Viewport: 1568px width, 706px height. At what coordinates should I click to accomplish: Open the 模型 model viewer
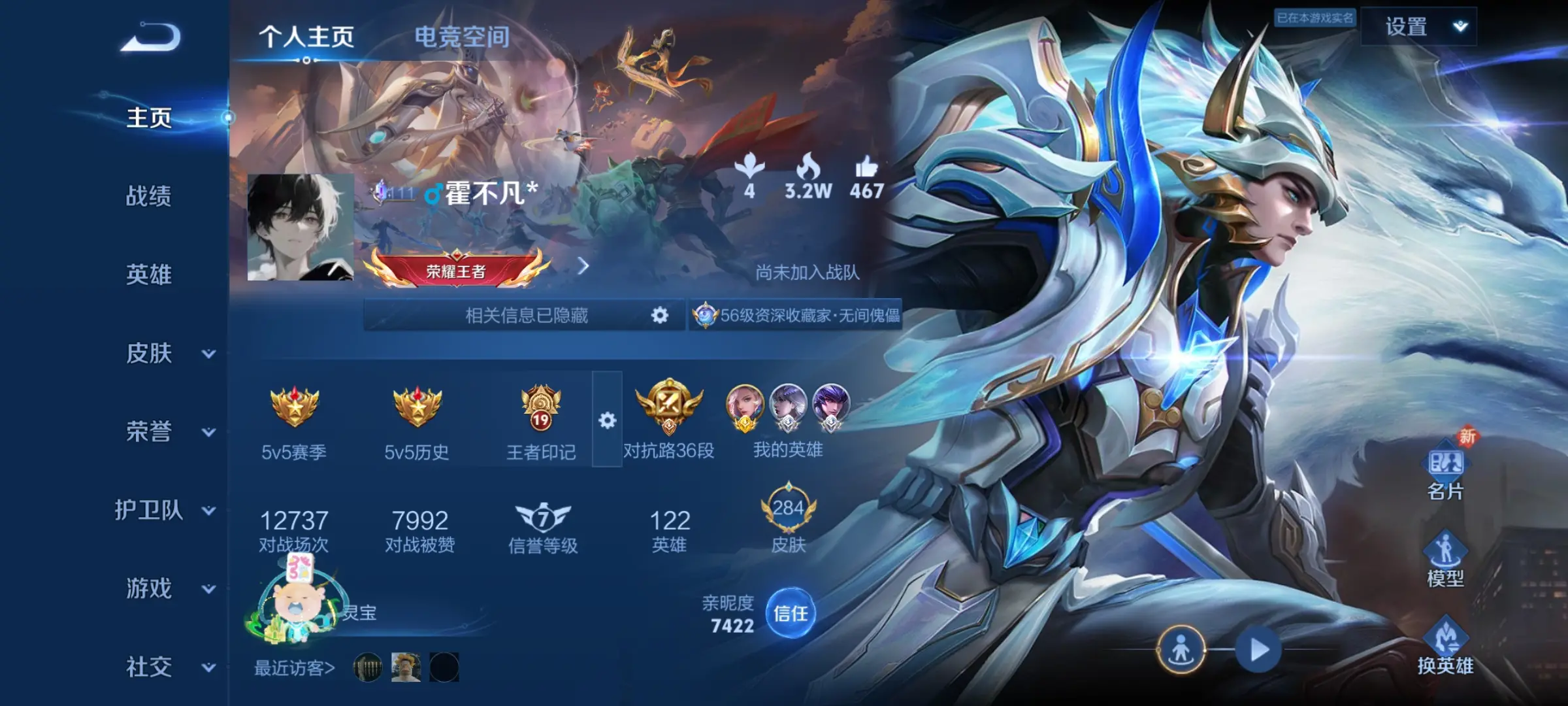pos(1445,560)
